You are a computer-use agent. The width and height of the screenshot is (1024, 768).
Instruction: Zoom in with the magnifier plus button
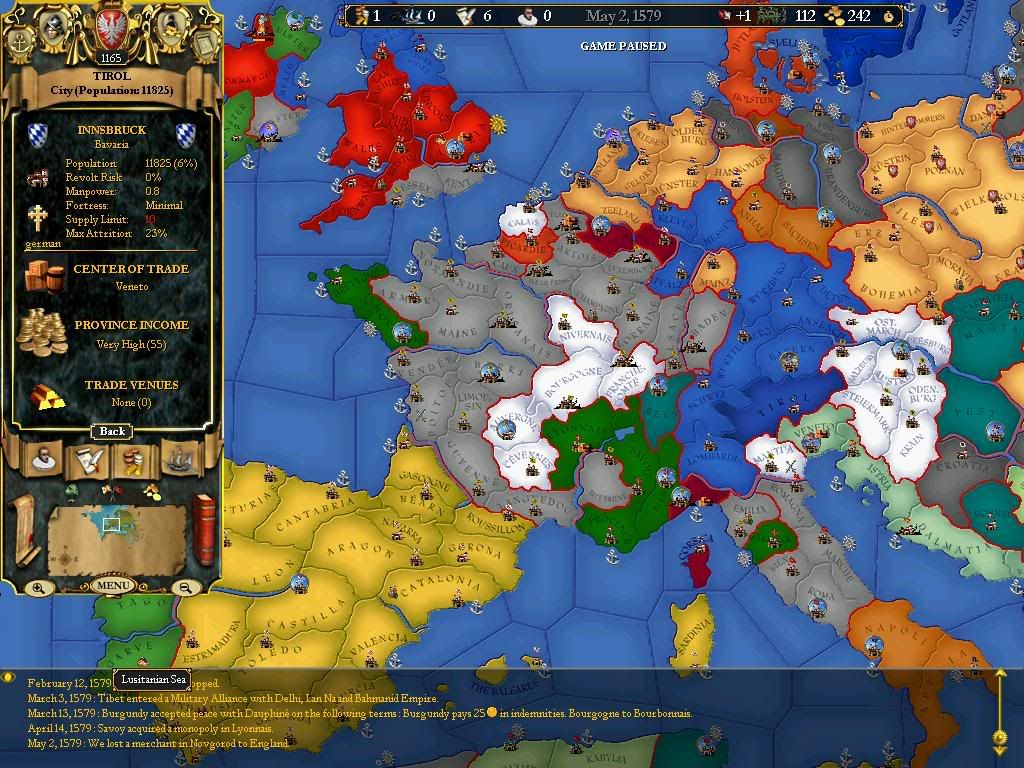point(38,588)
